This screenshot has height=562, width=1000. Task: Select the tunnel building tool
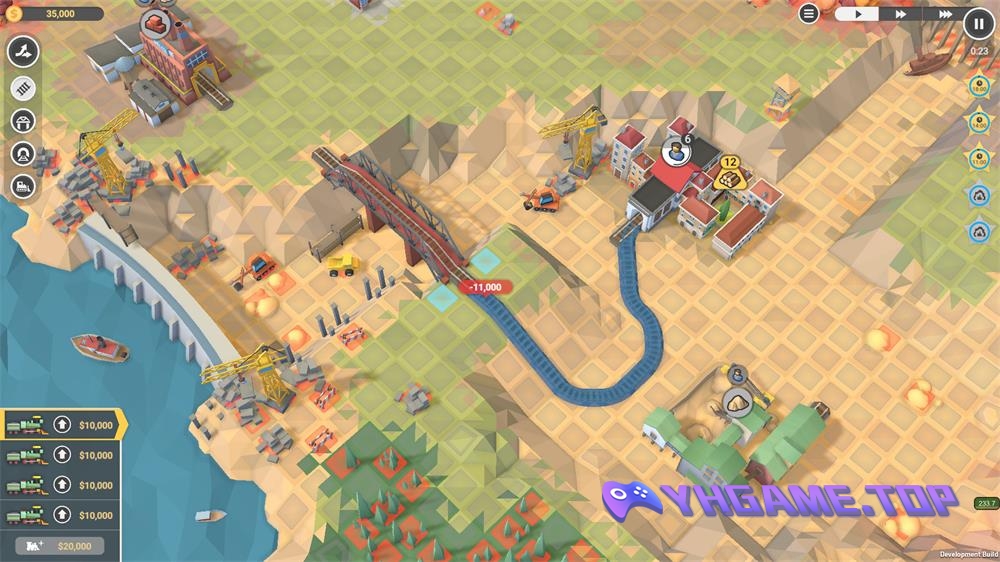pos(23,153)
